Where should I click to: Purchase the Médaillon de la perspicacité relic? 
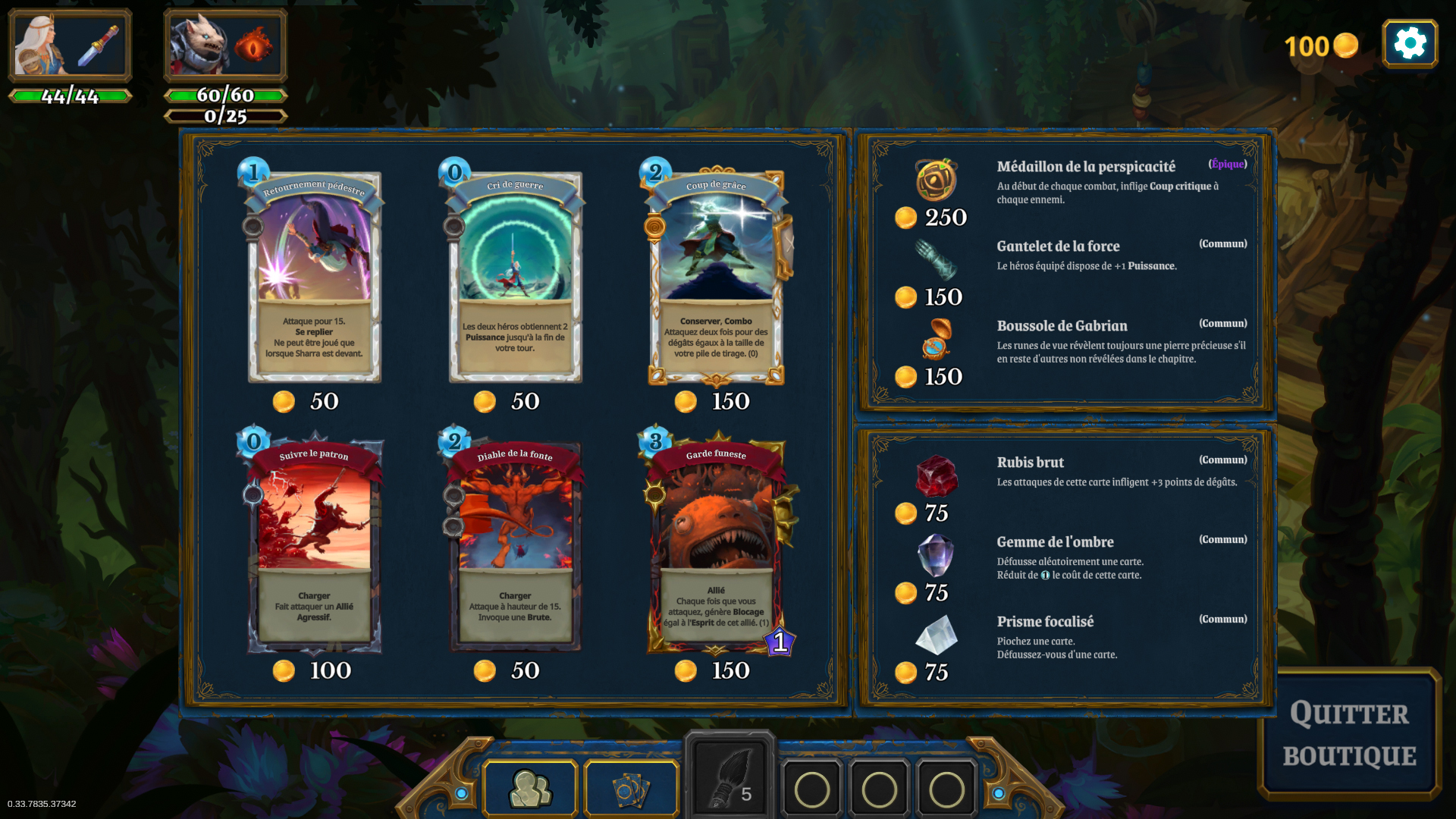tap(936, 180)
